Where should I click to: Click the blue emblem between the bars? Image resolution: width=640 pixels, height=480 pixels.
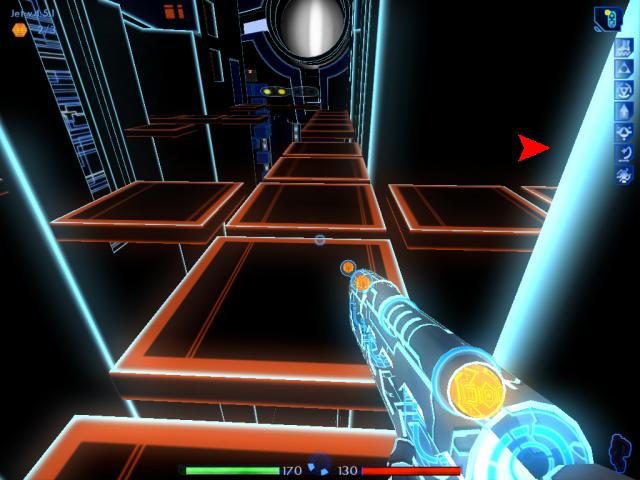[x=320, y=465]
